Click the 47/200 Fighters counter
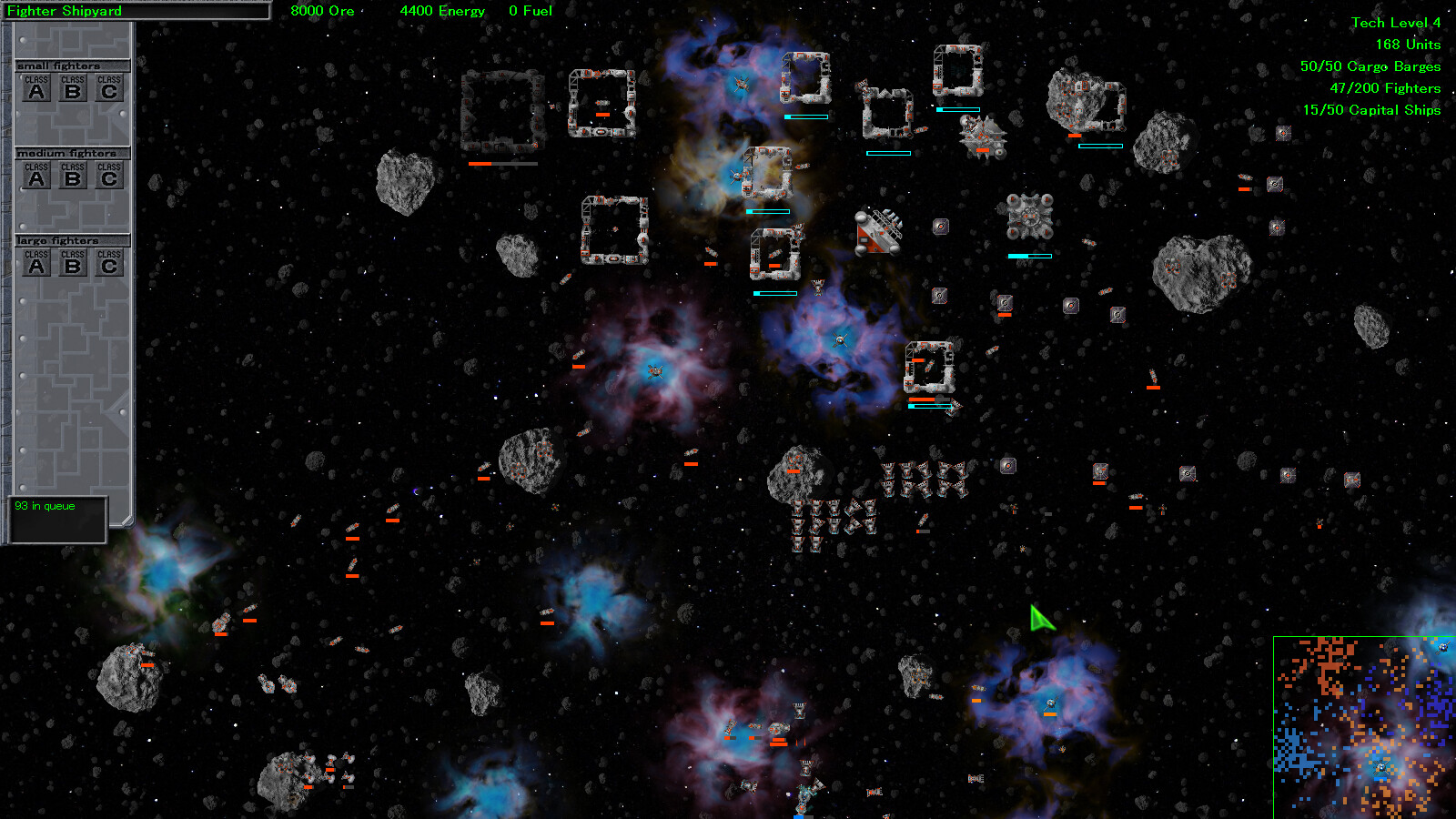Viewport: 1456px width, 819px height. pos(1384,87)
